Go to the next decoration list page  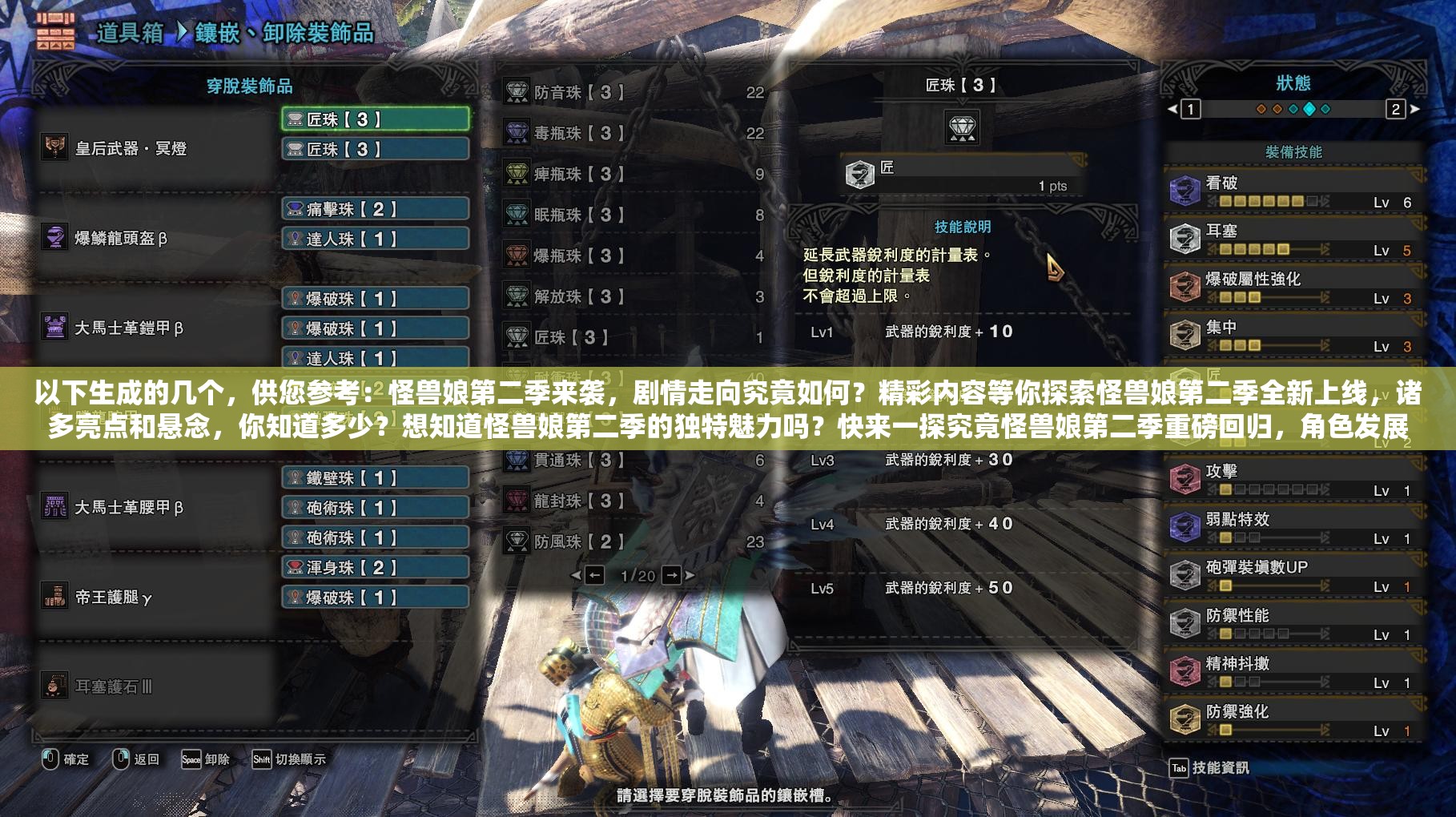click(x=673, y=575)
